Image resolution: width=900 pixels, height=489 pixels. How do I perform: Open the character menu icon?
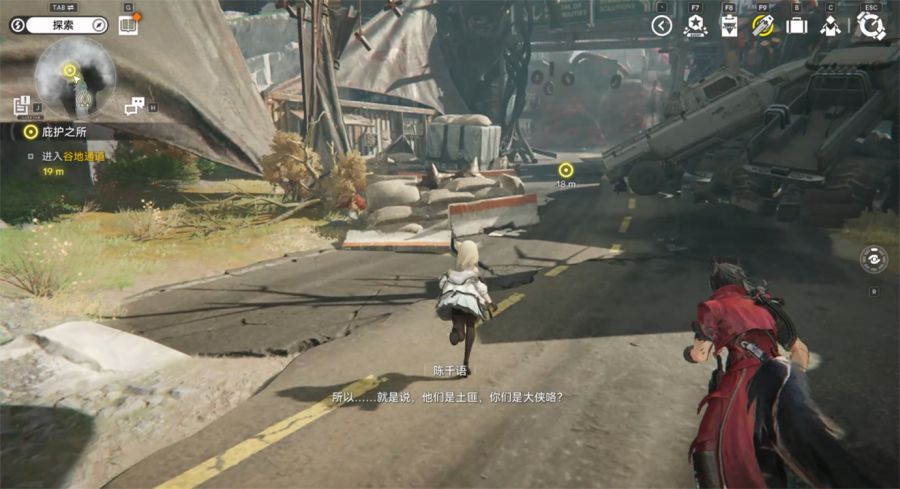click(830, 26)
